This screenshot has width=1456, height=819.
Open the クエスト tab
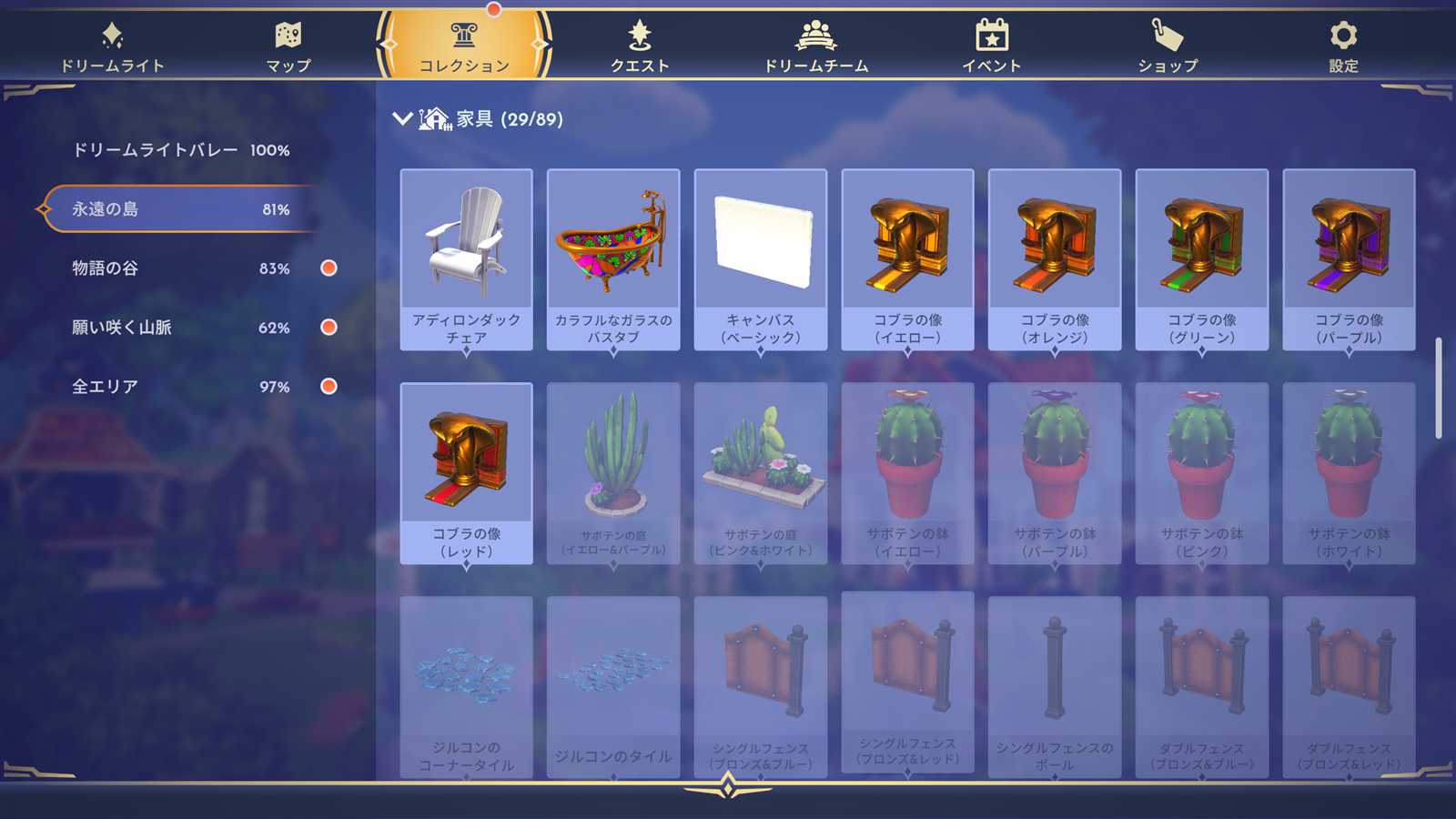click(x=640, y=47)
